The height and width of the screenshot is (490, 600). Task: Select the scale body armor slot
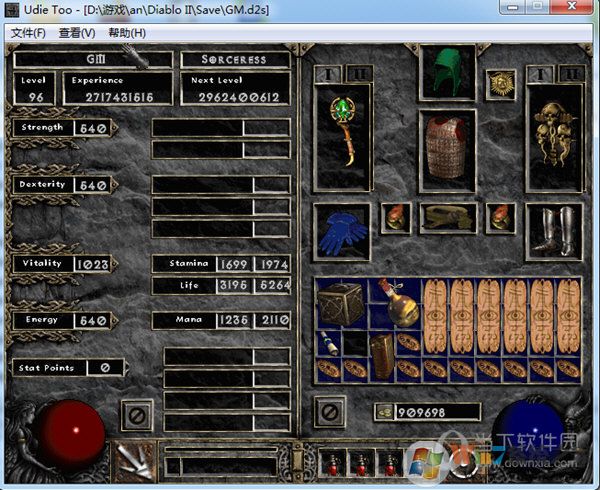click(x=446, y=150)
